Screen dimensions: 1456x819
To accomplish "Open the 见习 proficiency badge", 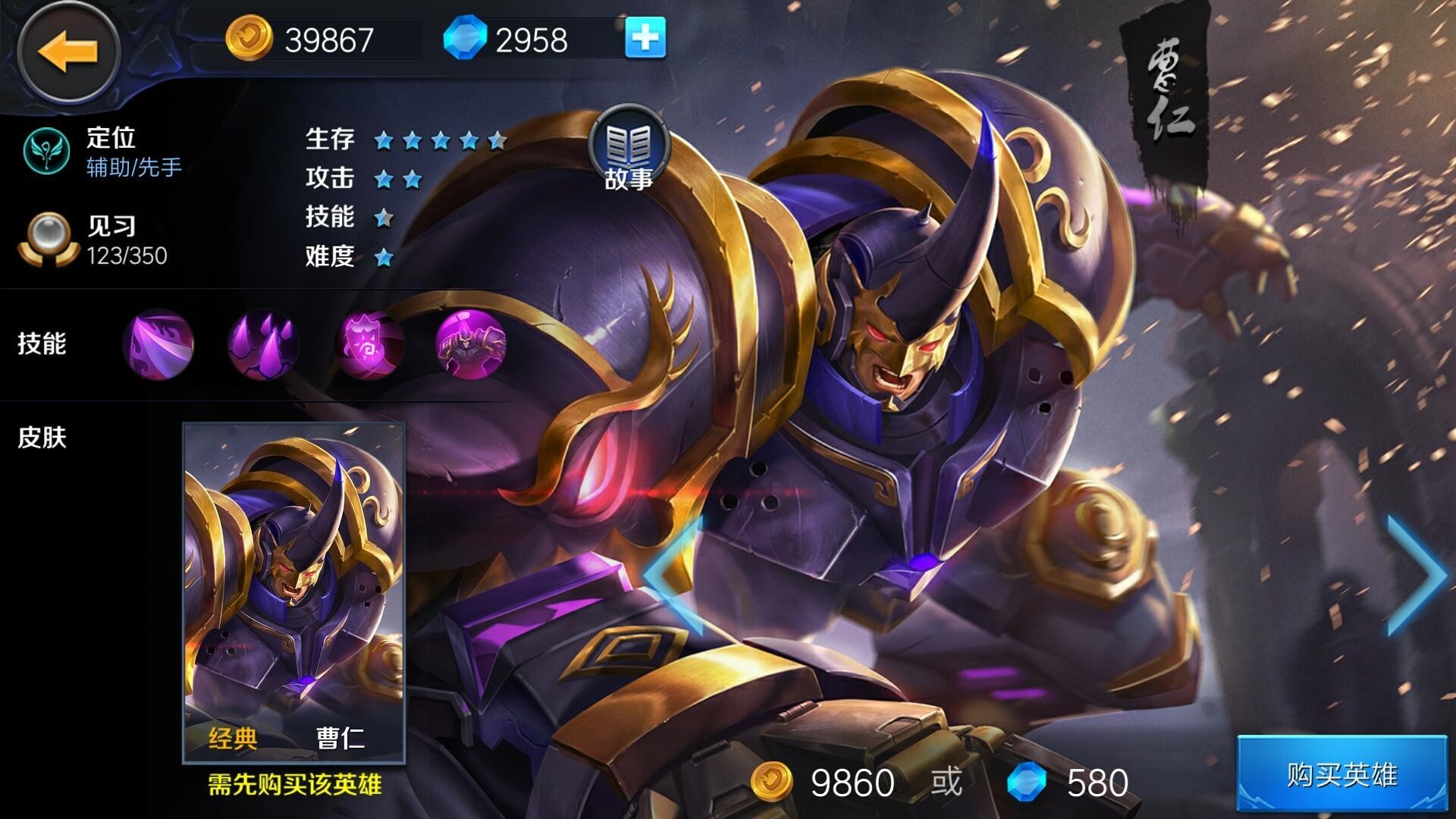I will tap(49, 240).
